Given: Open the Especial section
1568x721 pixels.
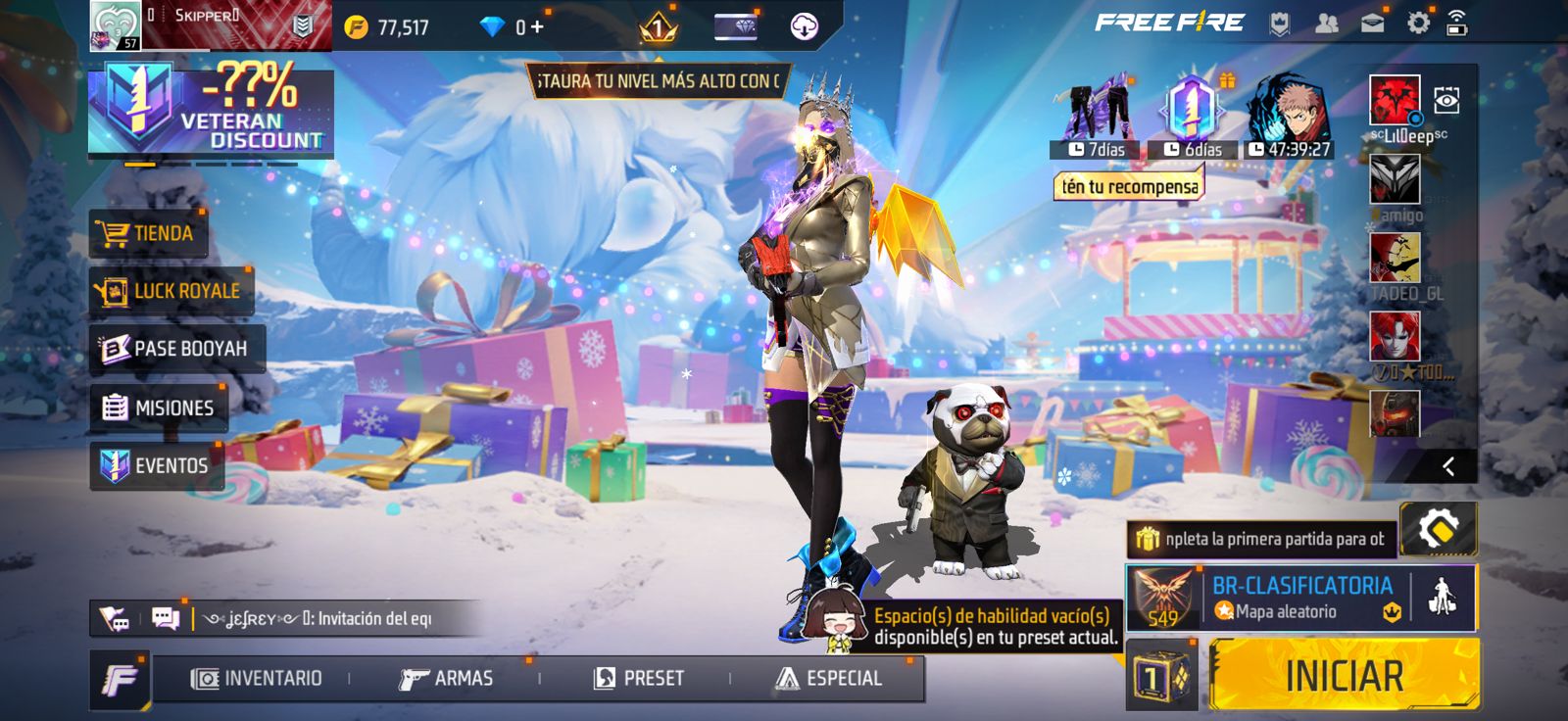Looking at the screenshot, I should tap(829, 678).
